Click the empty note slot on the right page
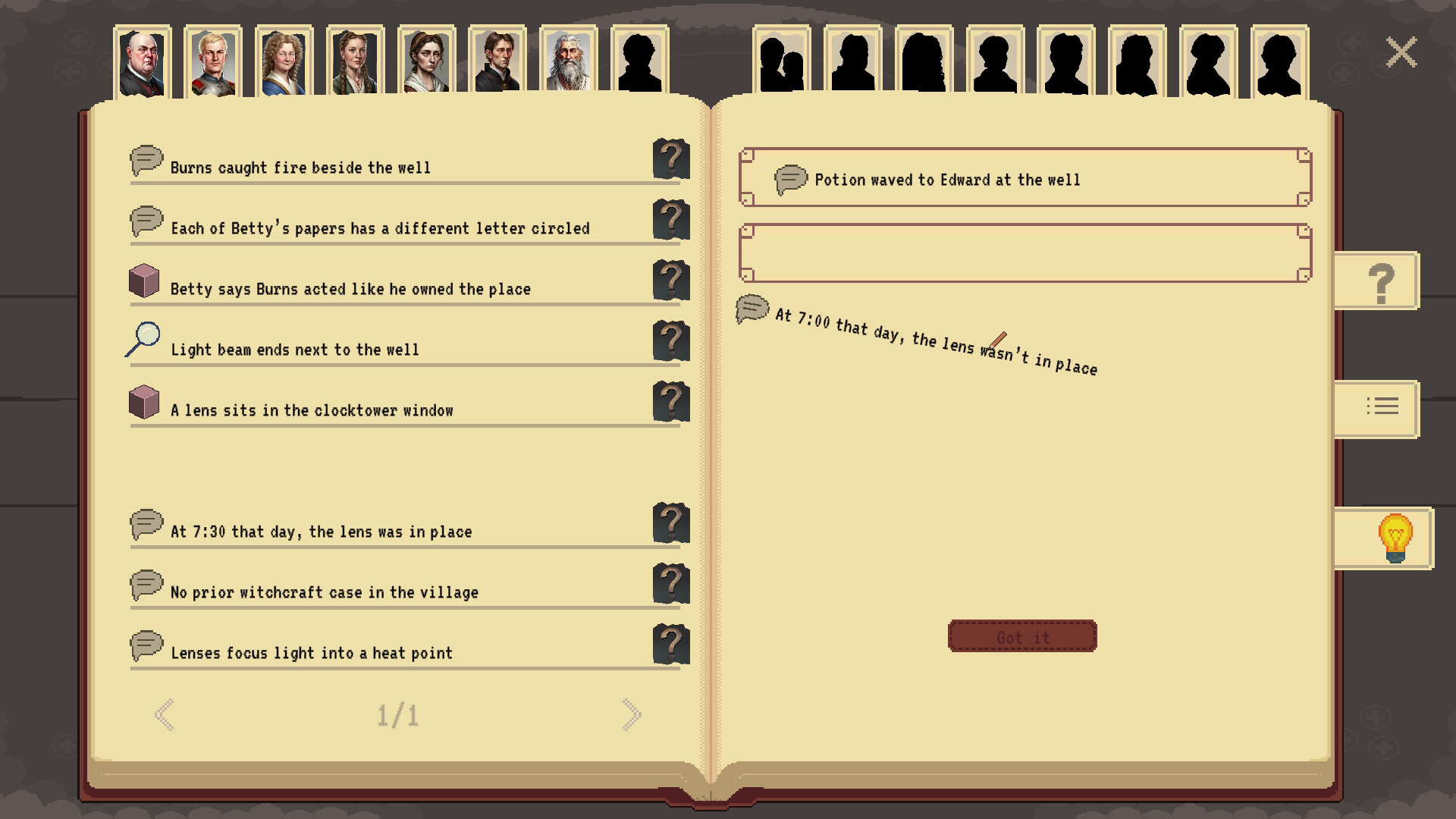 click(x=1025, y=253)
